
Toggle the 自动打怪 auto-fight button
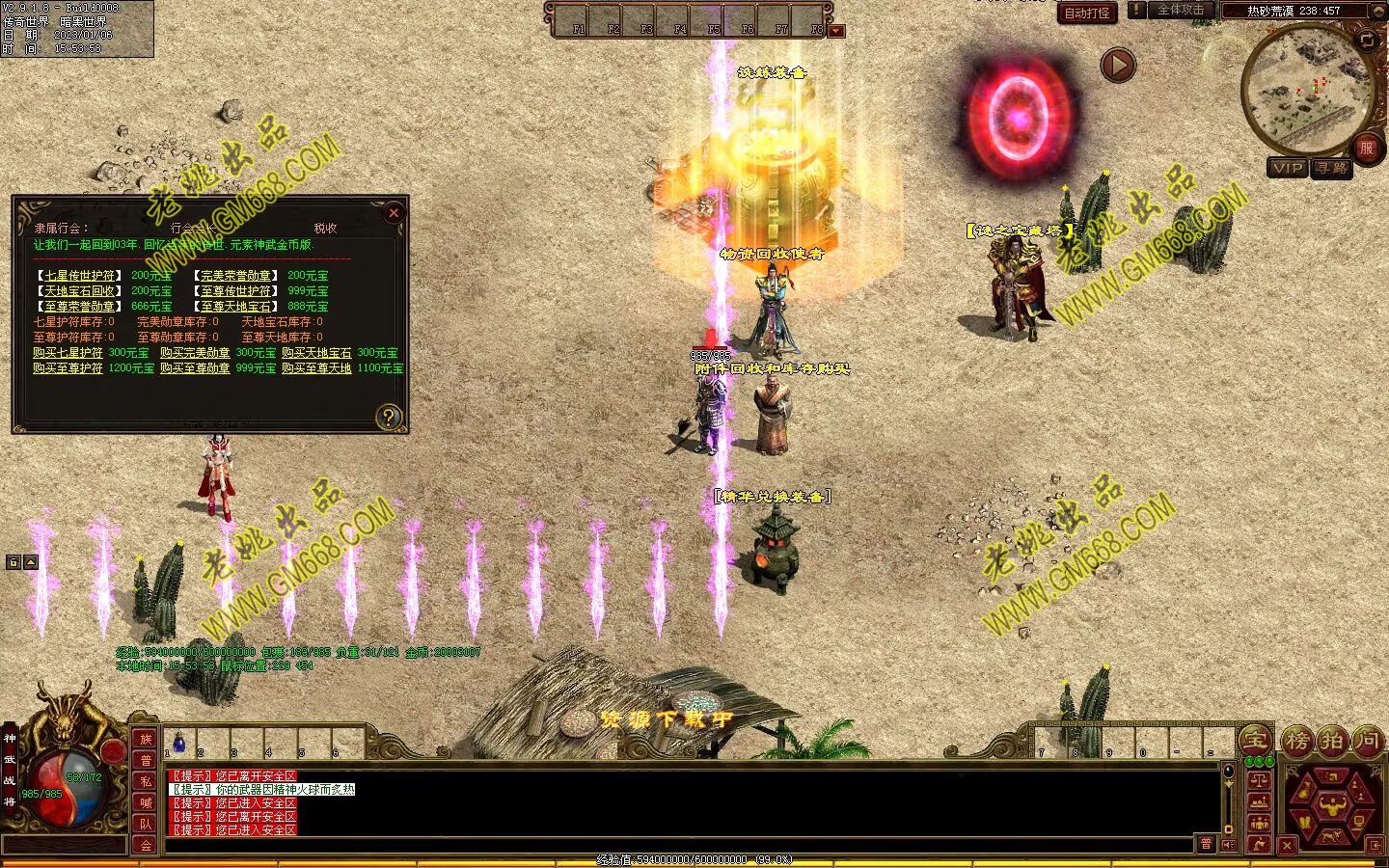click(1086, 13)
